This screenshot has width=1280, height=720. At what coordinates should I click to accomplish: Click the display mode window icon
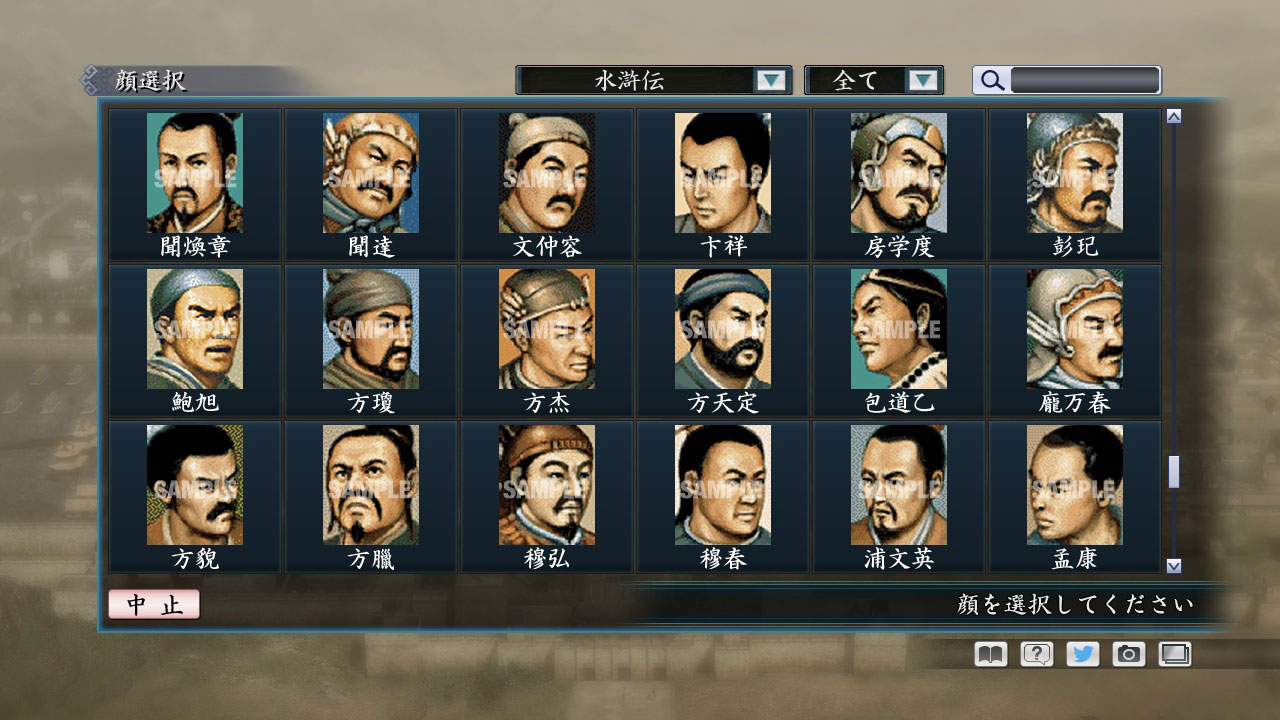click(x=1173, y=654)
